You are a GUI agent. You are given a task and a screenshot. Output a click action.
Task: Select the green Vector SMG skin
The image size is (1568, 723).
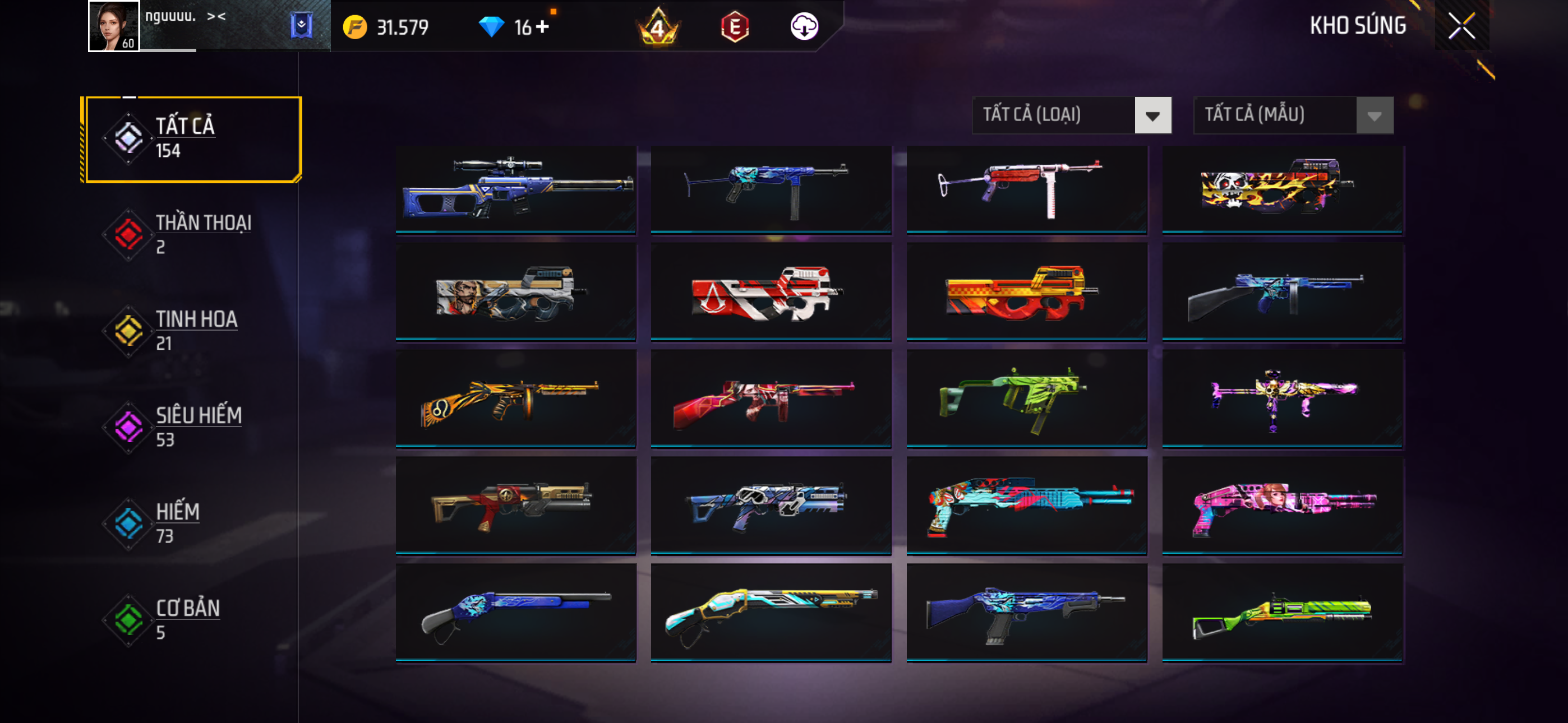(1026, 398)
